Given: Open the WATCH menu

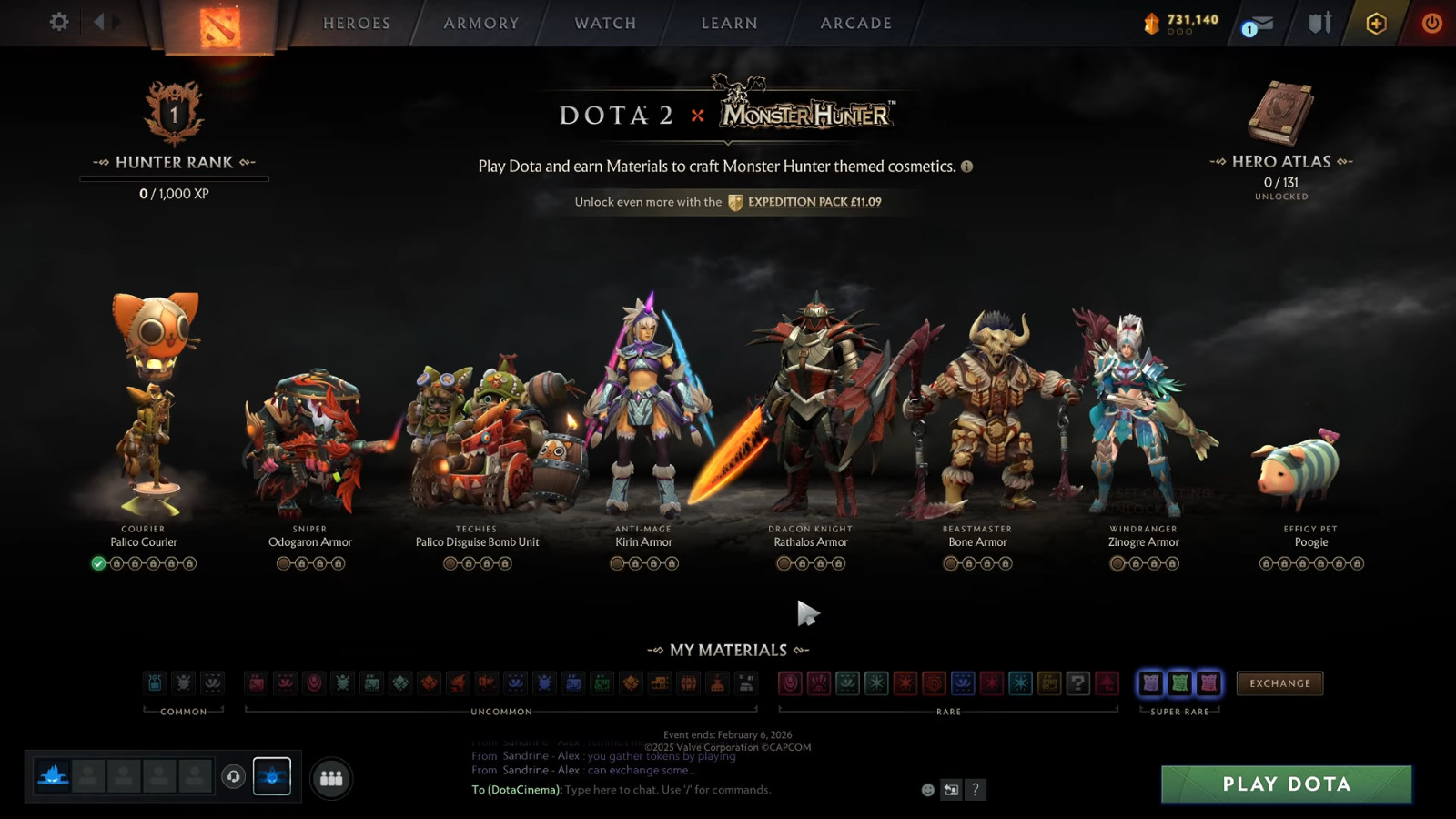Looking at the screenshot, I should (x=603, y=23).
